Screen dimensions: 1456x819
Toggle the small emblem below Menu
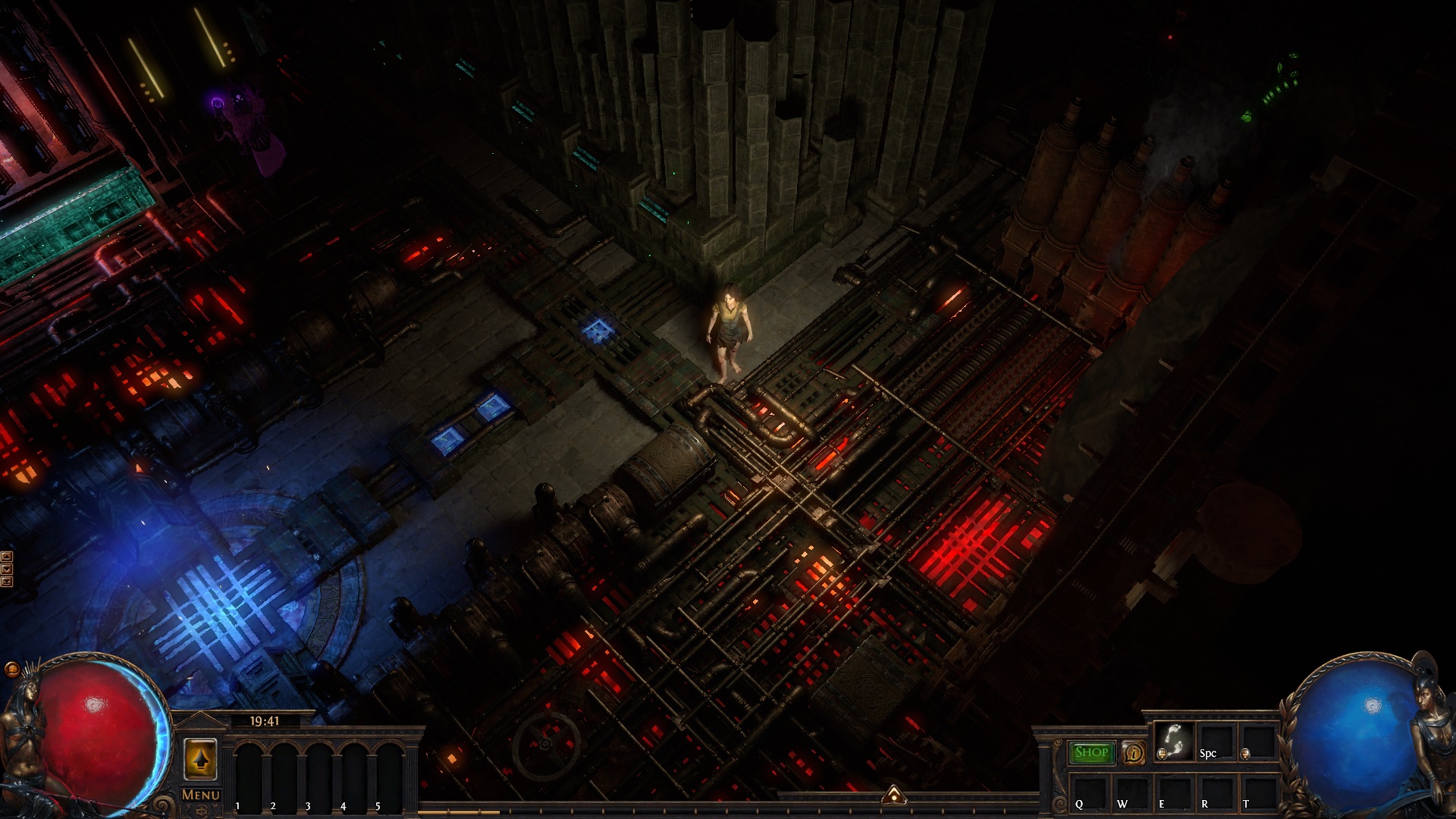coord(201,811)
